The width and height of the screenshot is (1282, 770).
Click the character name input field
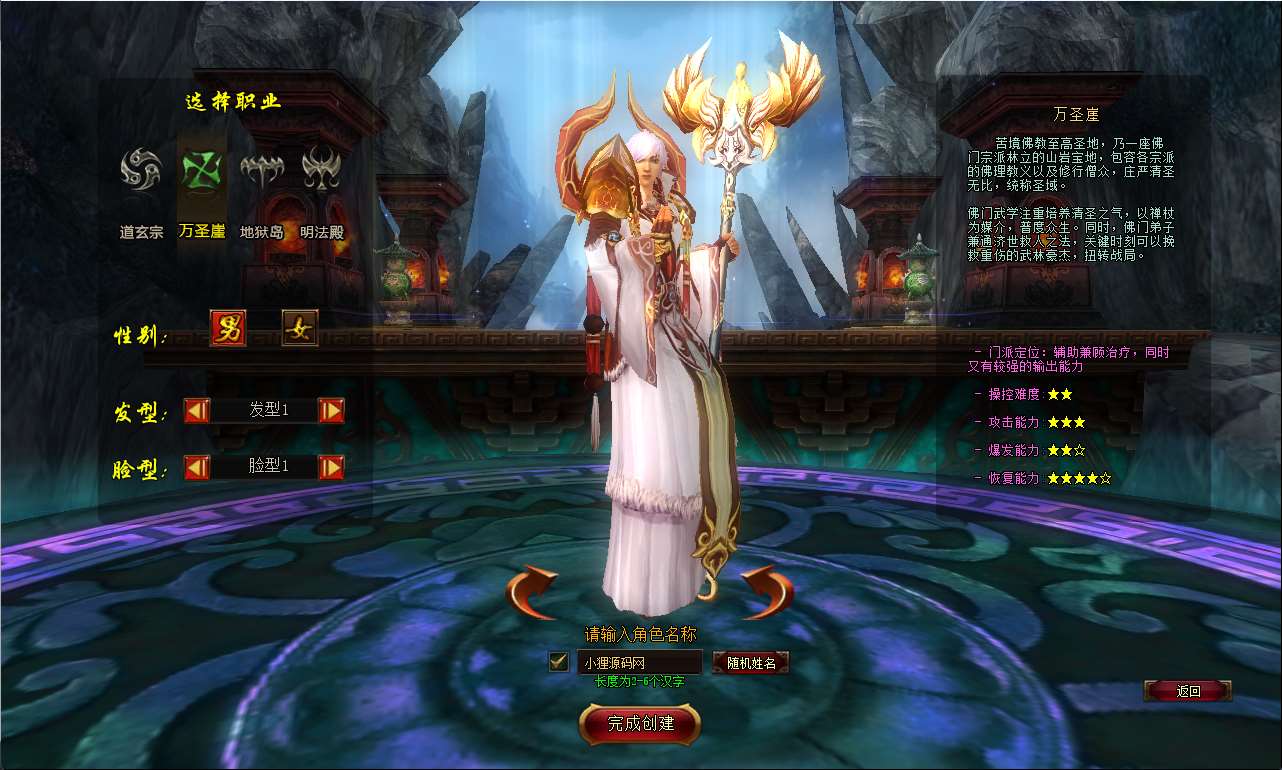click(639, 661)
